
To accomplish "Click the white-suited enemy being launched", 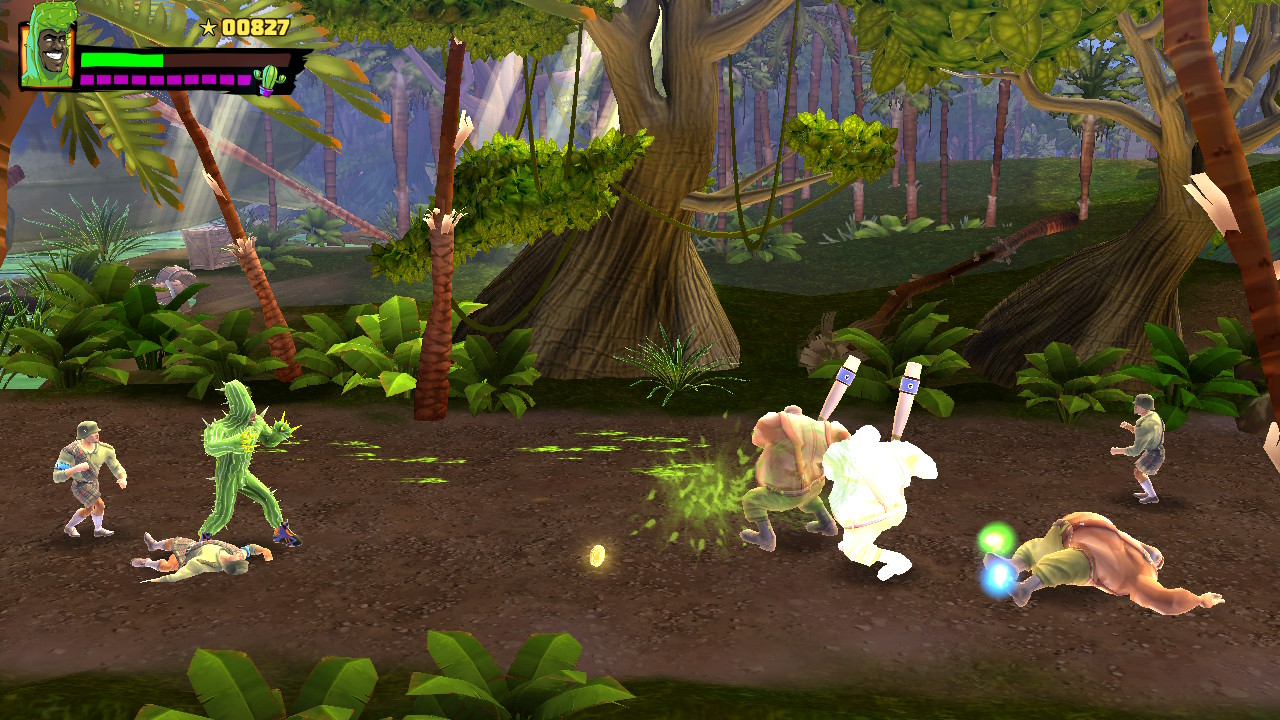I will (880, 480).
